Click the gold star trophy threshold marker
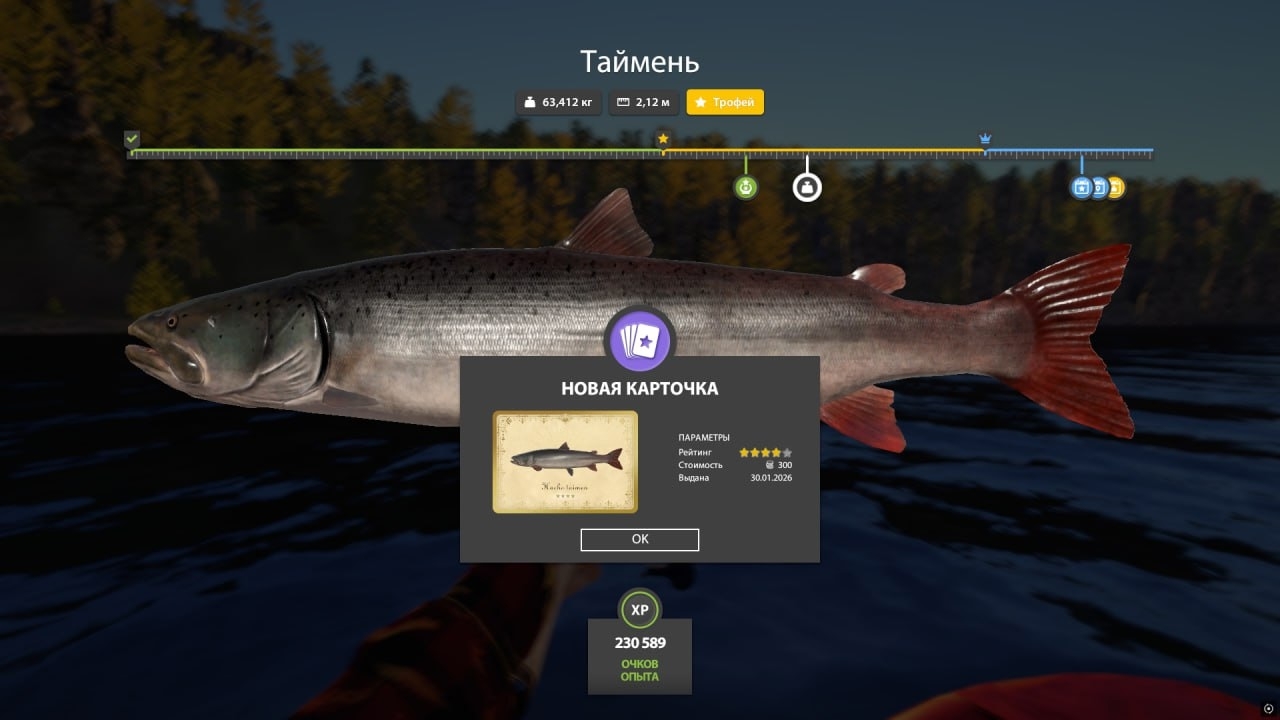This screenshot has width=1280, height=720. click(x=662, y=139)
